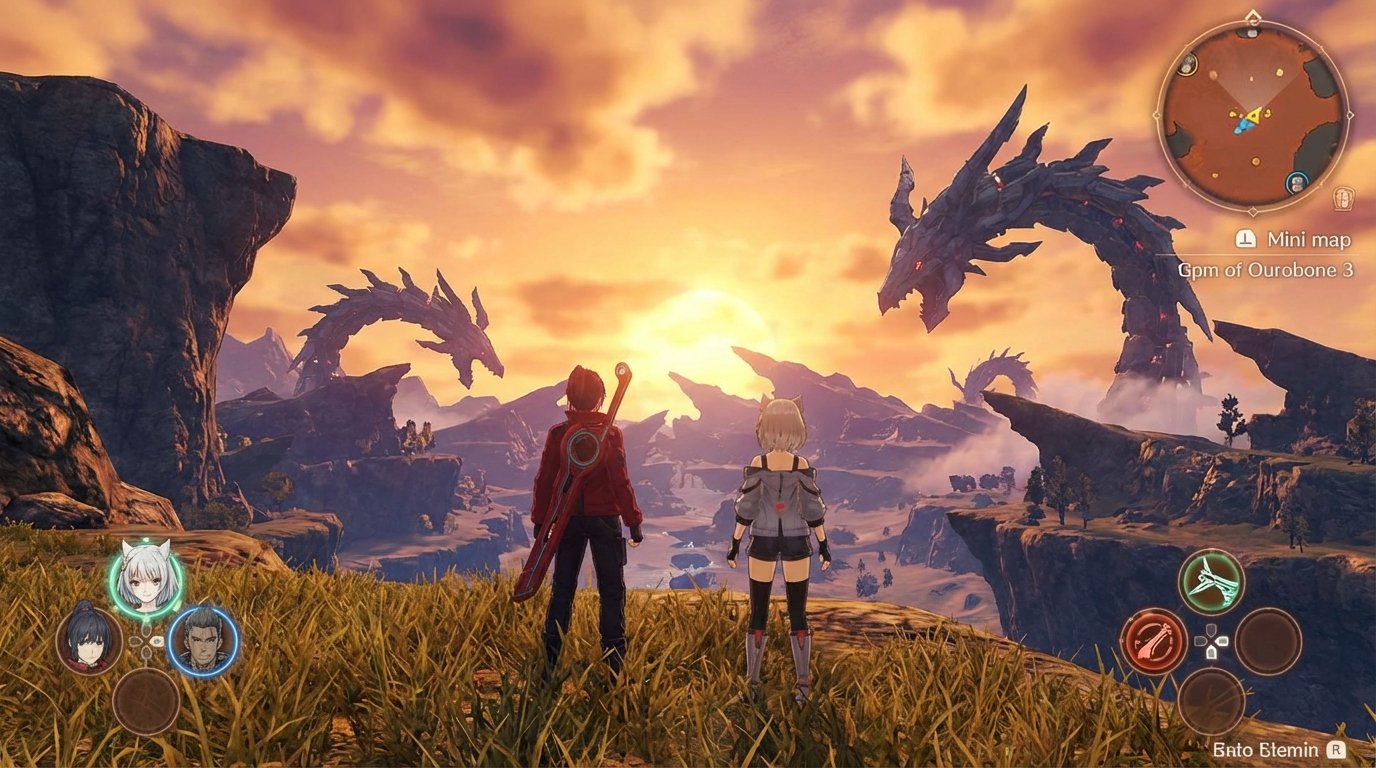Click the Mini map clock icon
This screenshot has height=768, width=1376.
click(x=1245, y=240)
